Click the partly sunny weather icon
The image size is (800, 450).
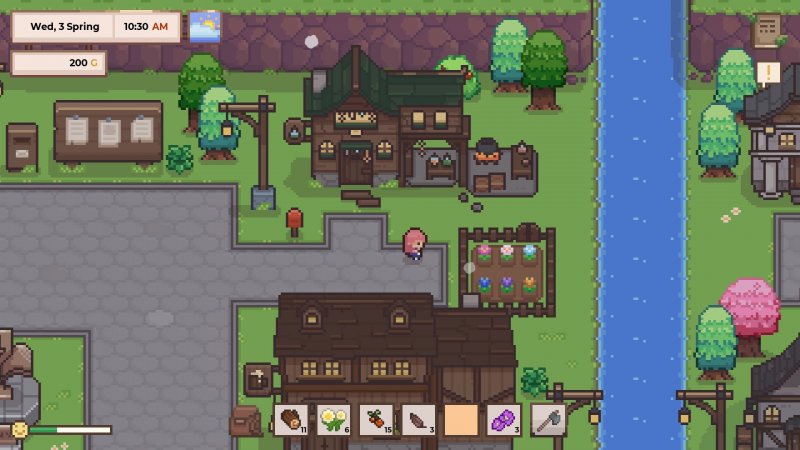(205, 26)
